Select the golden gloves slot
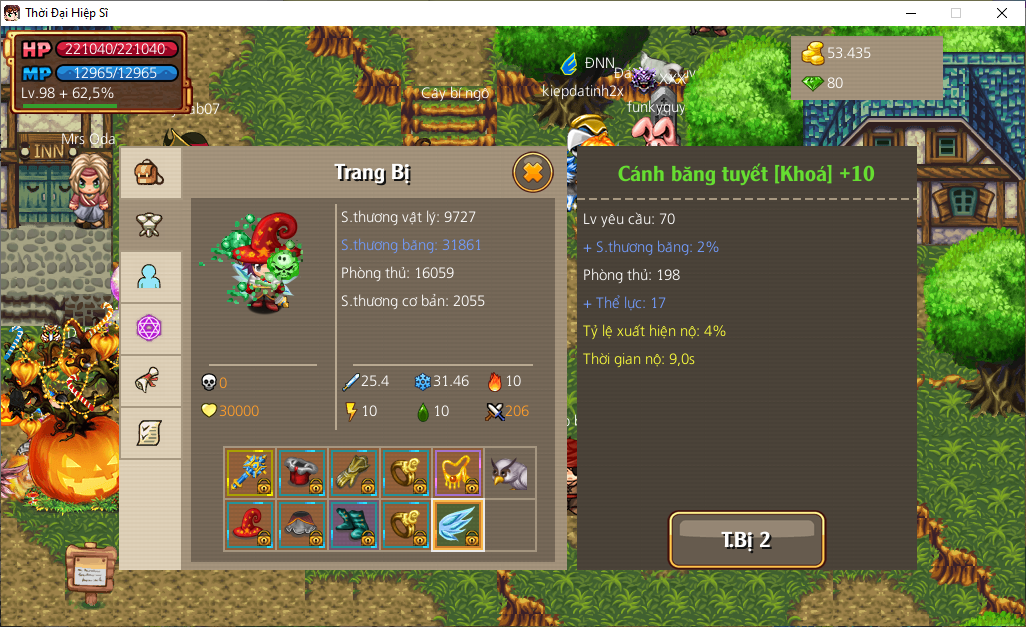This screenshot has width=1026, height=627. pyautogui.click(x=354, y=473)
